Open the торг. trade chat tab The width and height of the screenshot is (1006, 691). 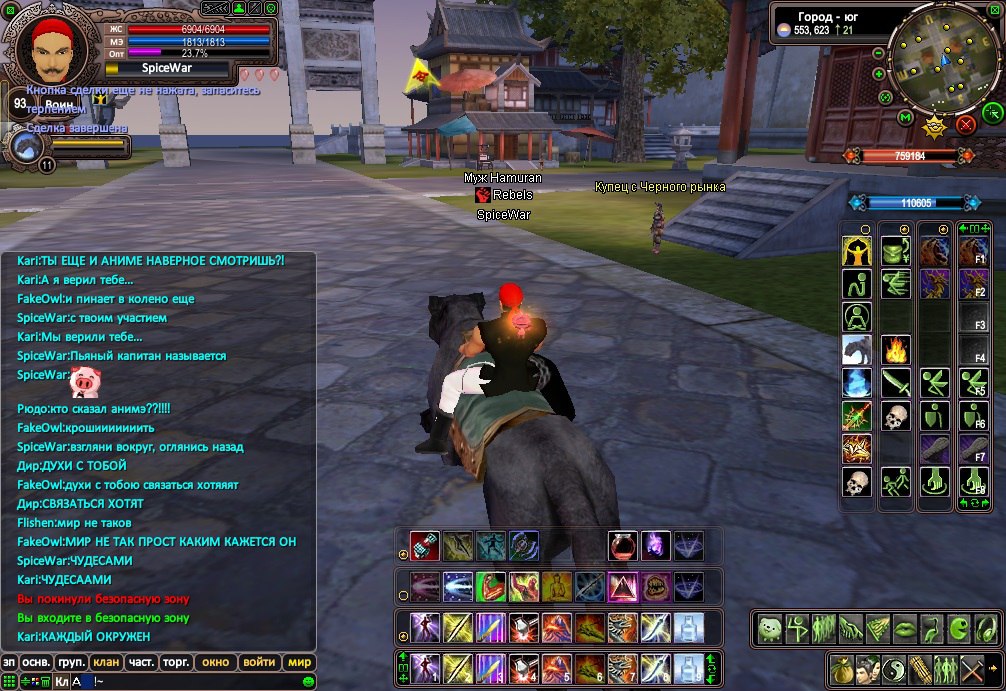pos(177,662)
